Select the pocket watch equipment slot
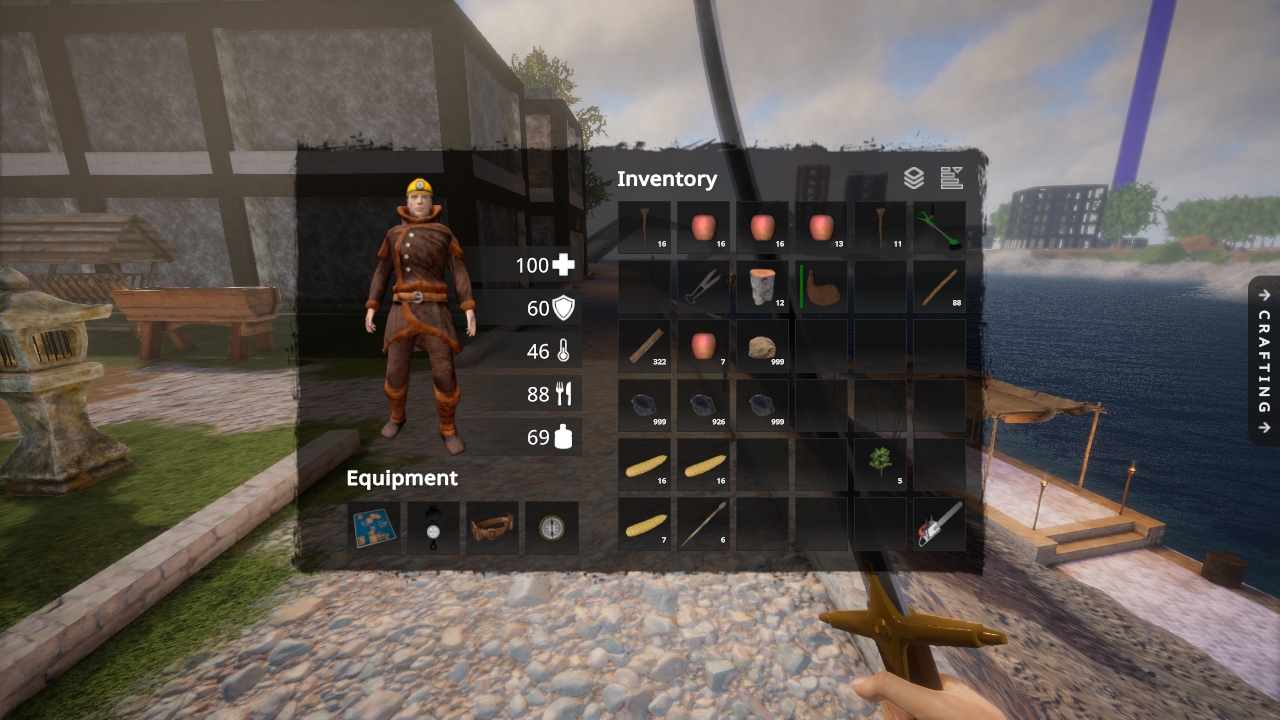The image size is (1280, 720). 433,527
